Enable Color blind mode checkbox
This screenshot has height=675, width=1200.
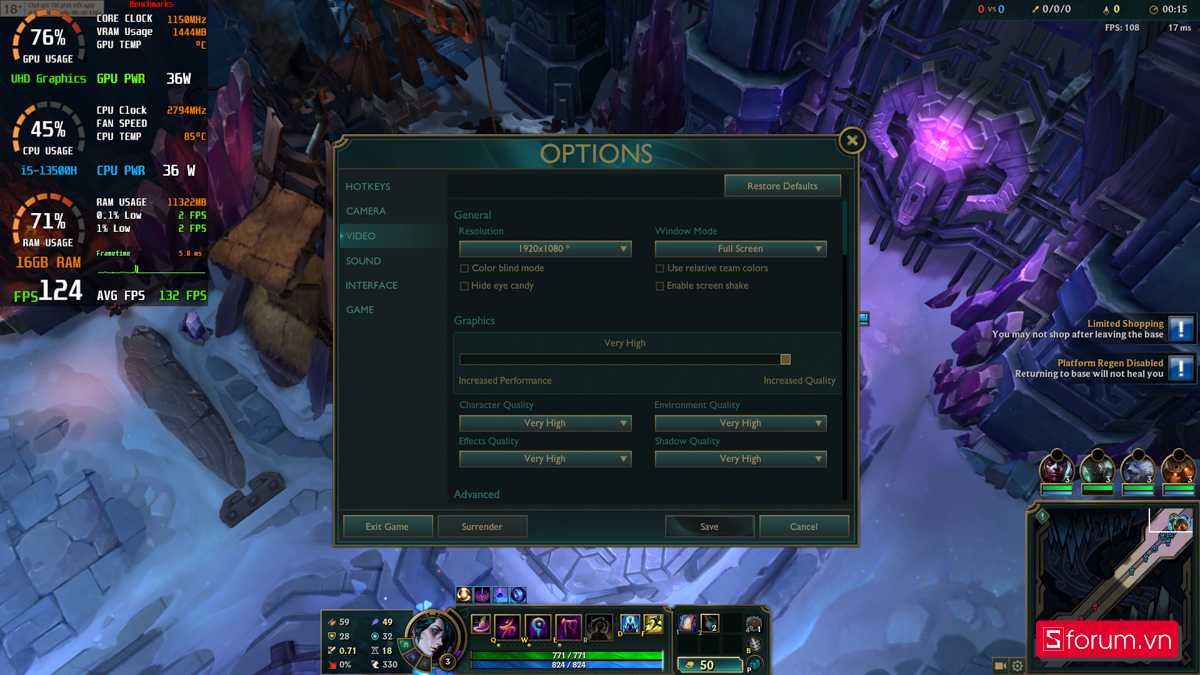tap(464, 269)
